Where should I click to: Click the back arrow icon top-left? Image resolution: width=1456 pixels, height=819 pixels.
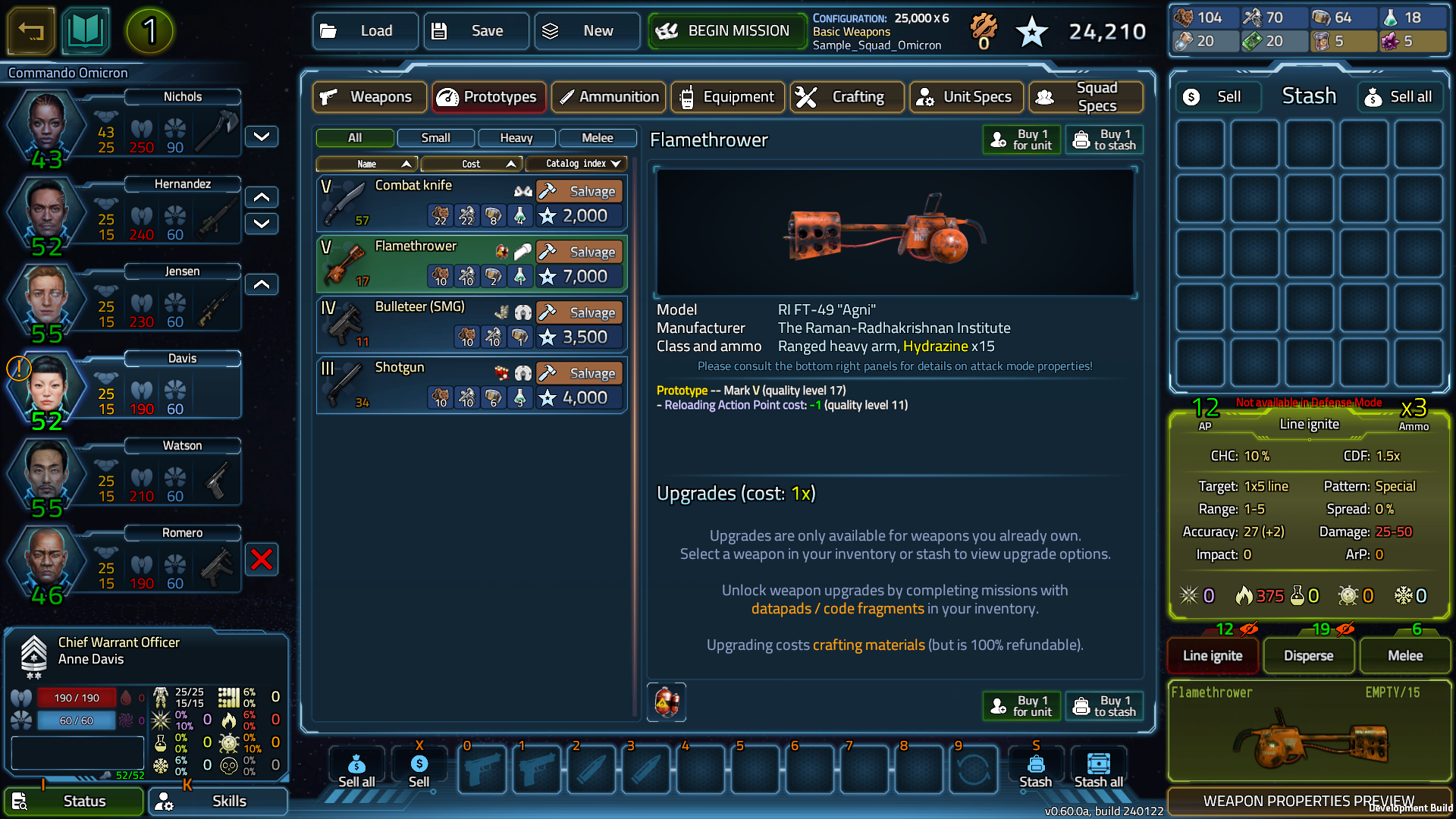(30, 31)
